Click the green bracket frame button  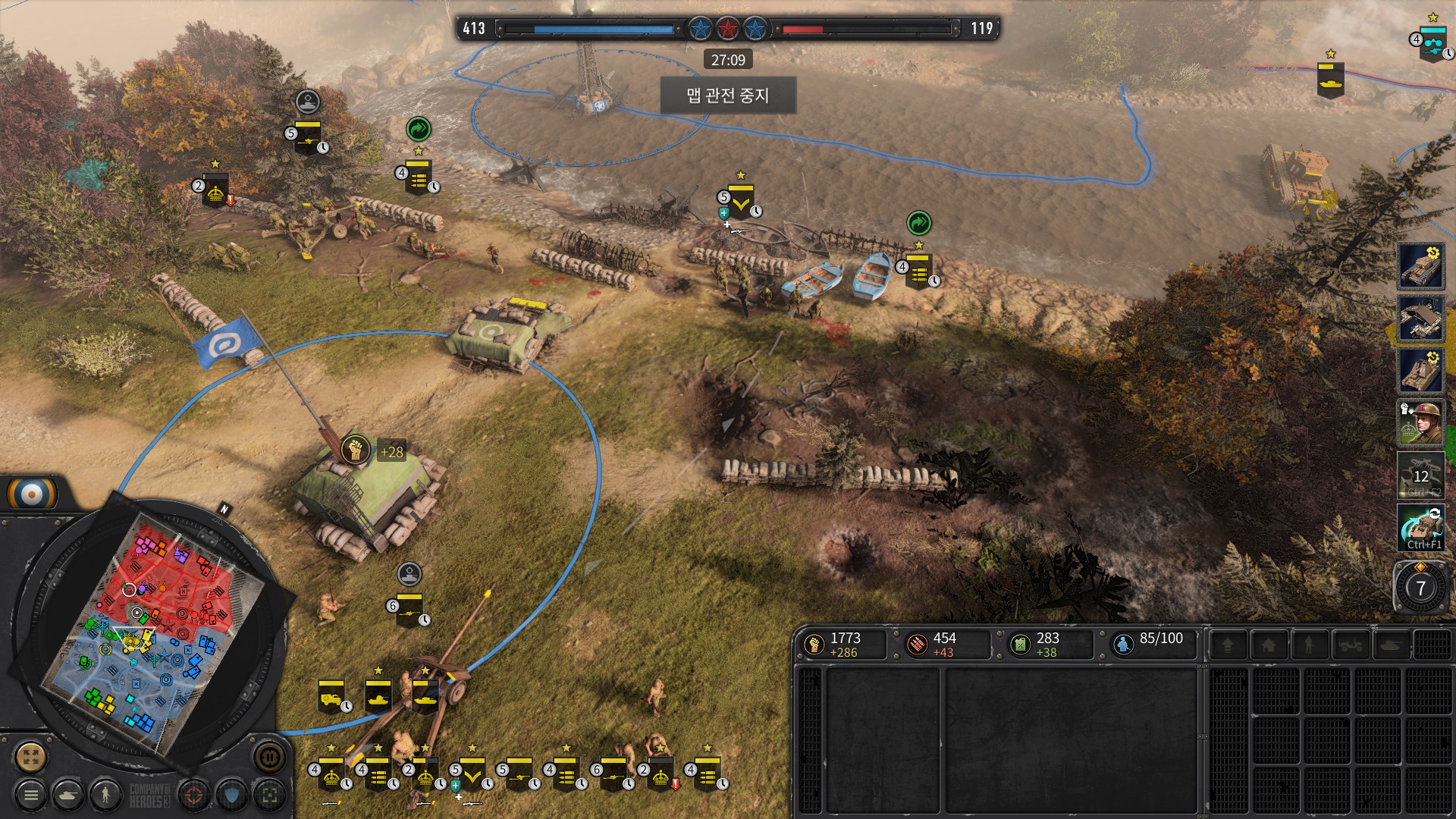(270, 795)
